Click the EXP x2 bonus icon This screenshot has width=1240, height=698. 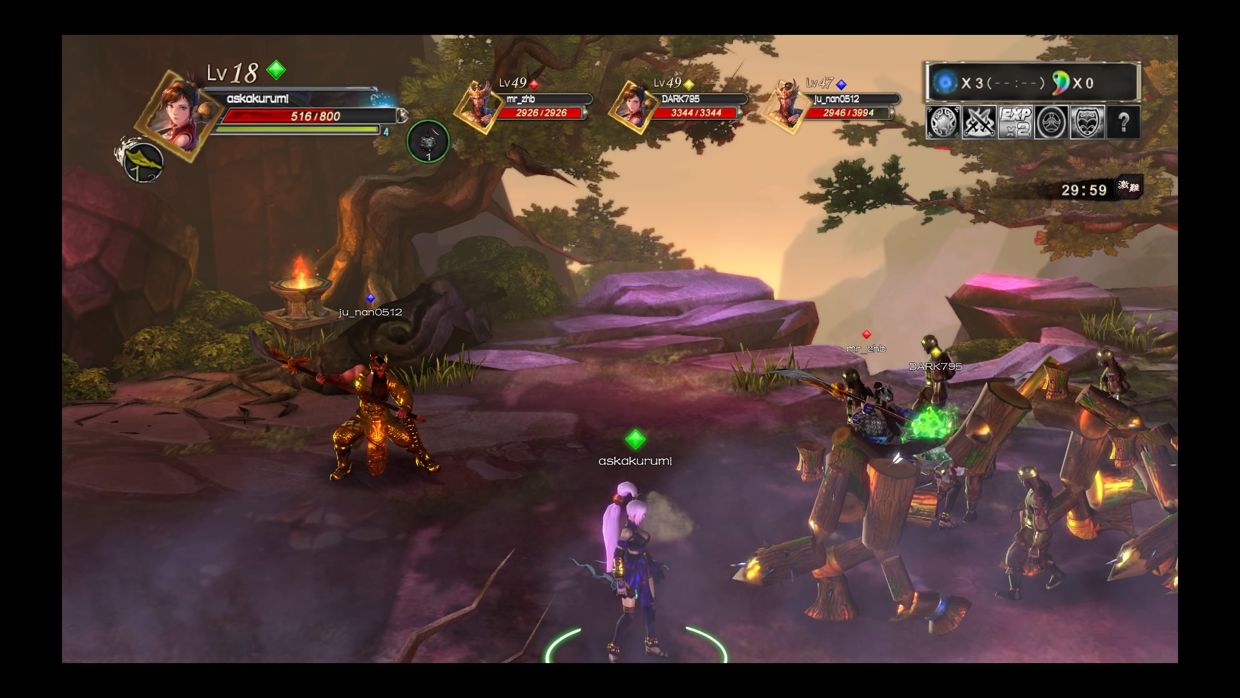click(1015, 122)
